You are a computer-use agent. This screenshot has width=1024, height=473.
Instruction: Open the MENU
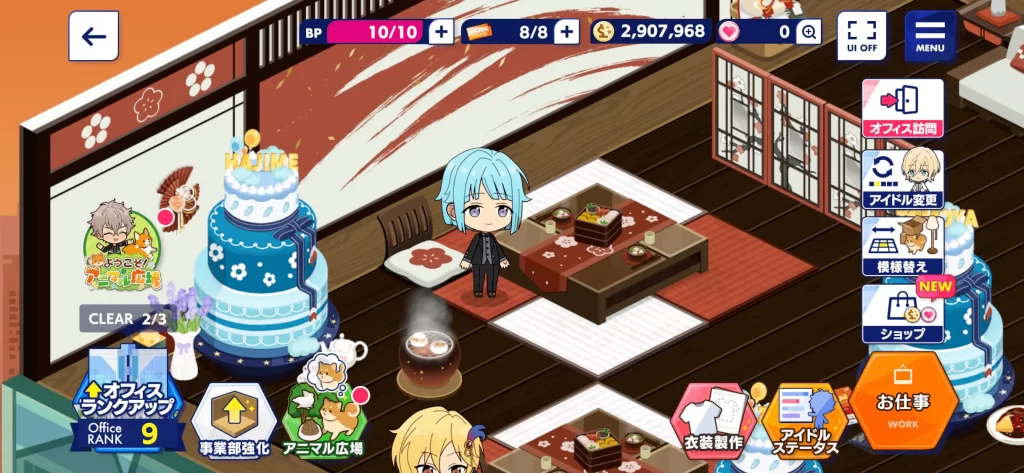pyautogui.click(x=930, y=36)
